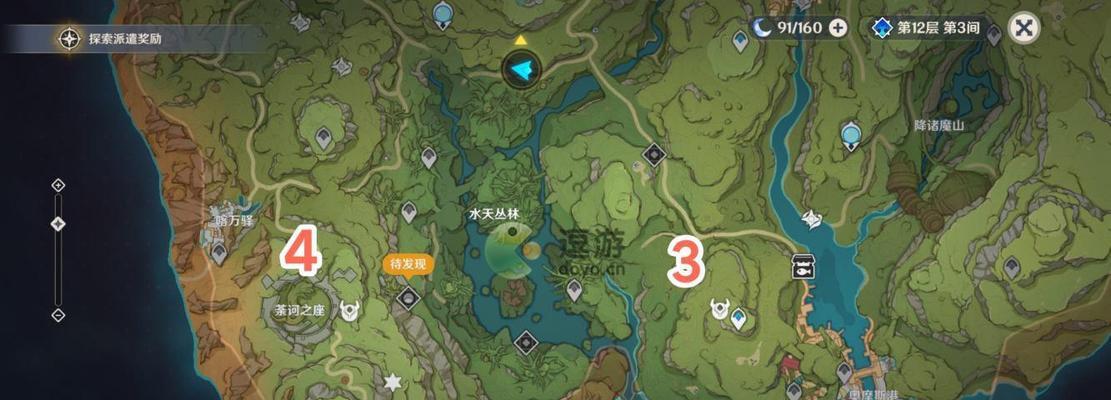Image resolution: width=1111 pixels, height=400 pixels.
Task: Select the waypoint marker beside 酣万驿
Action: coord(219,252)
